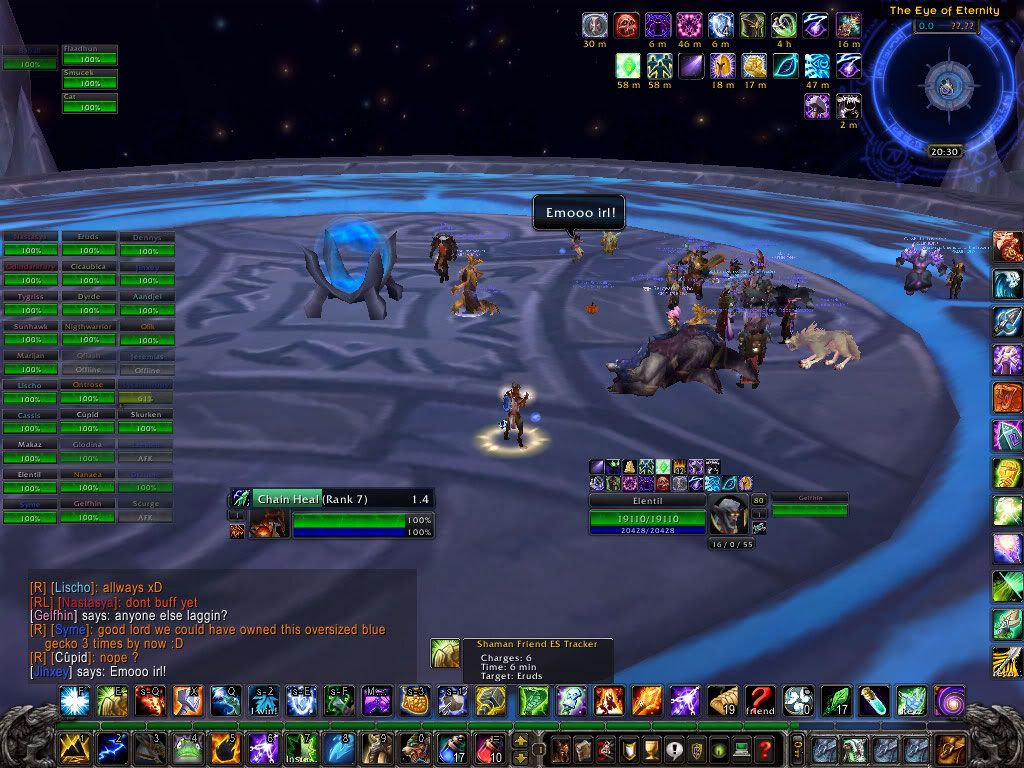
Task: Target Nightwarrior in the raid grid
Action: [x=88, y=332]
